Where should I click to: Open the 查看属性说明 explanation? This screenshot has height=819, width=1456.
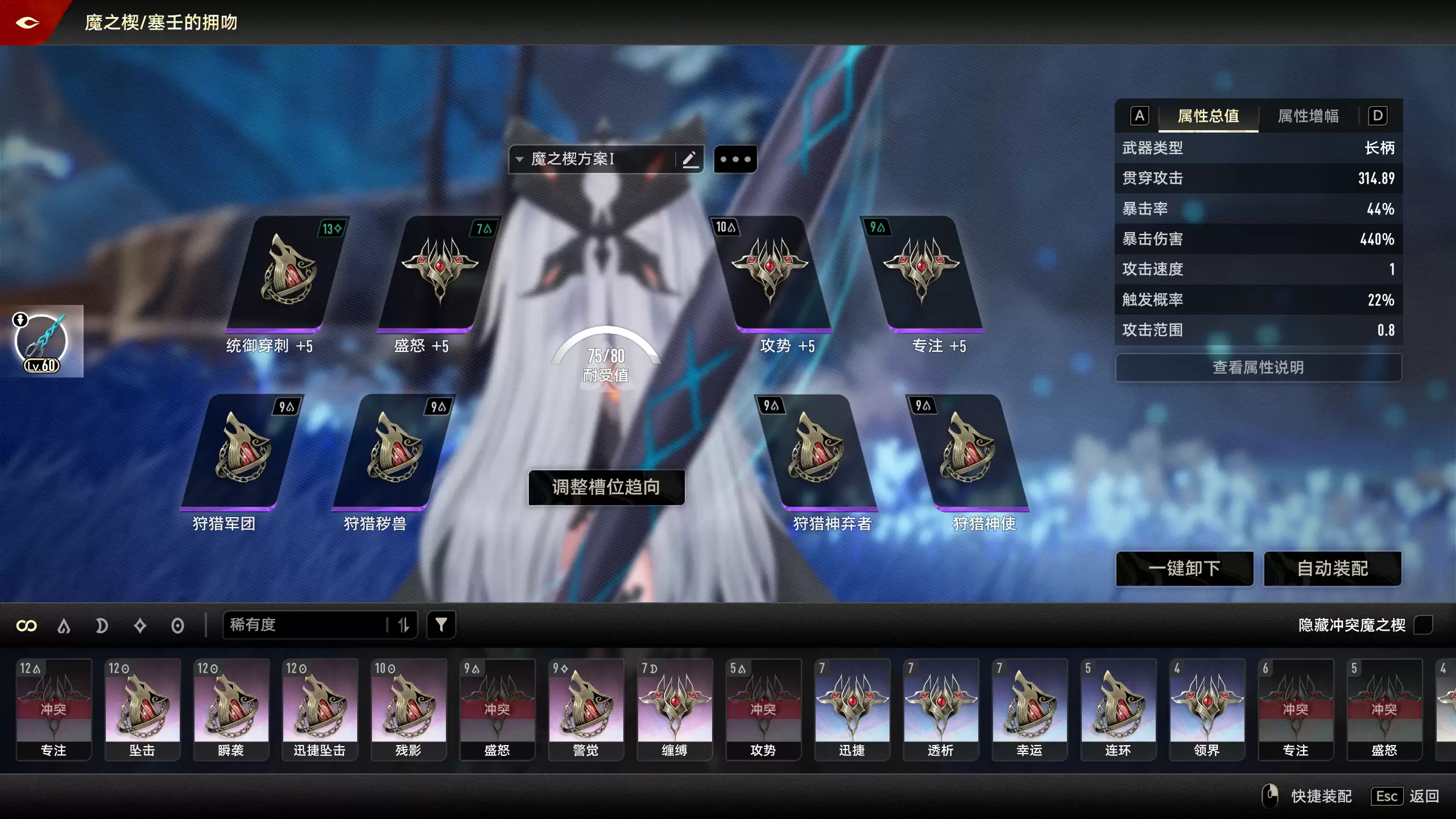click(x=1258, y=367)
